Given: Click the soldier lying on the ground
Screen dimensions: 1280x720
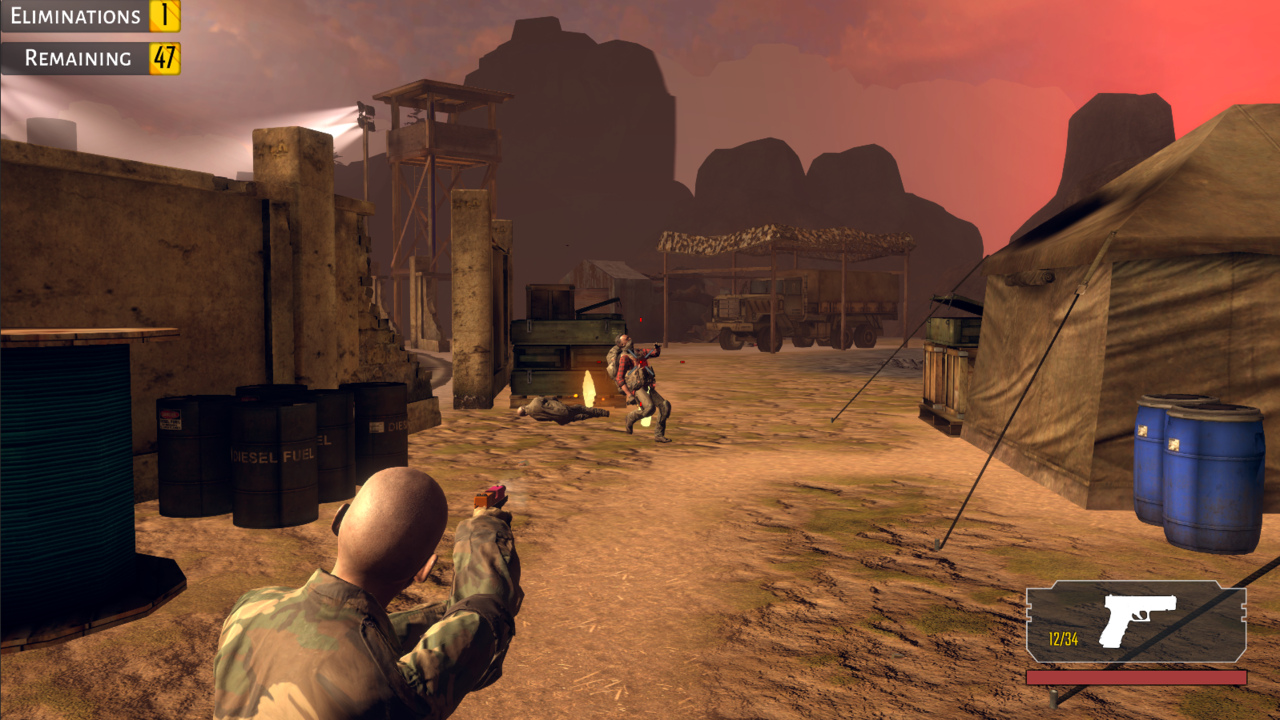Looking at the screenshot, I should (x=555, y=410).
